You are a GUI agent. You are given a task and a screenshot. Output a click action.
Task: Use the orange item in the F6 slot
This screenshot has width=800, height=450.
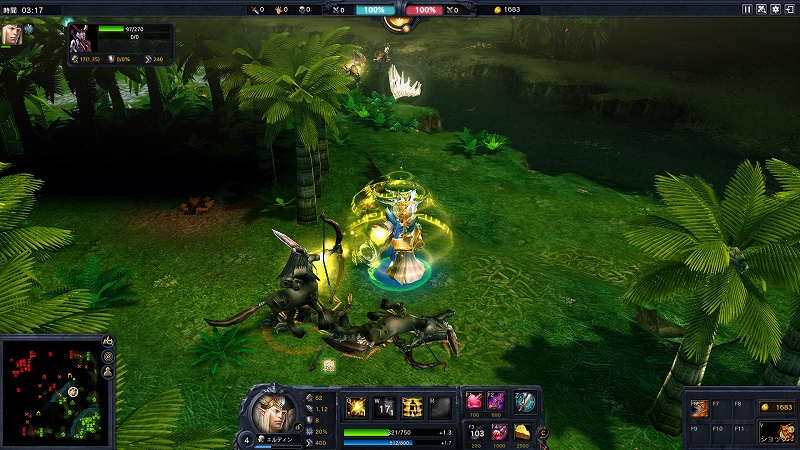click(702, 409)
